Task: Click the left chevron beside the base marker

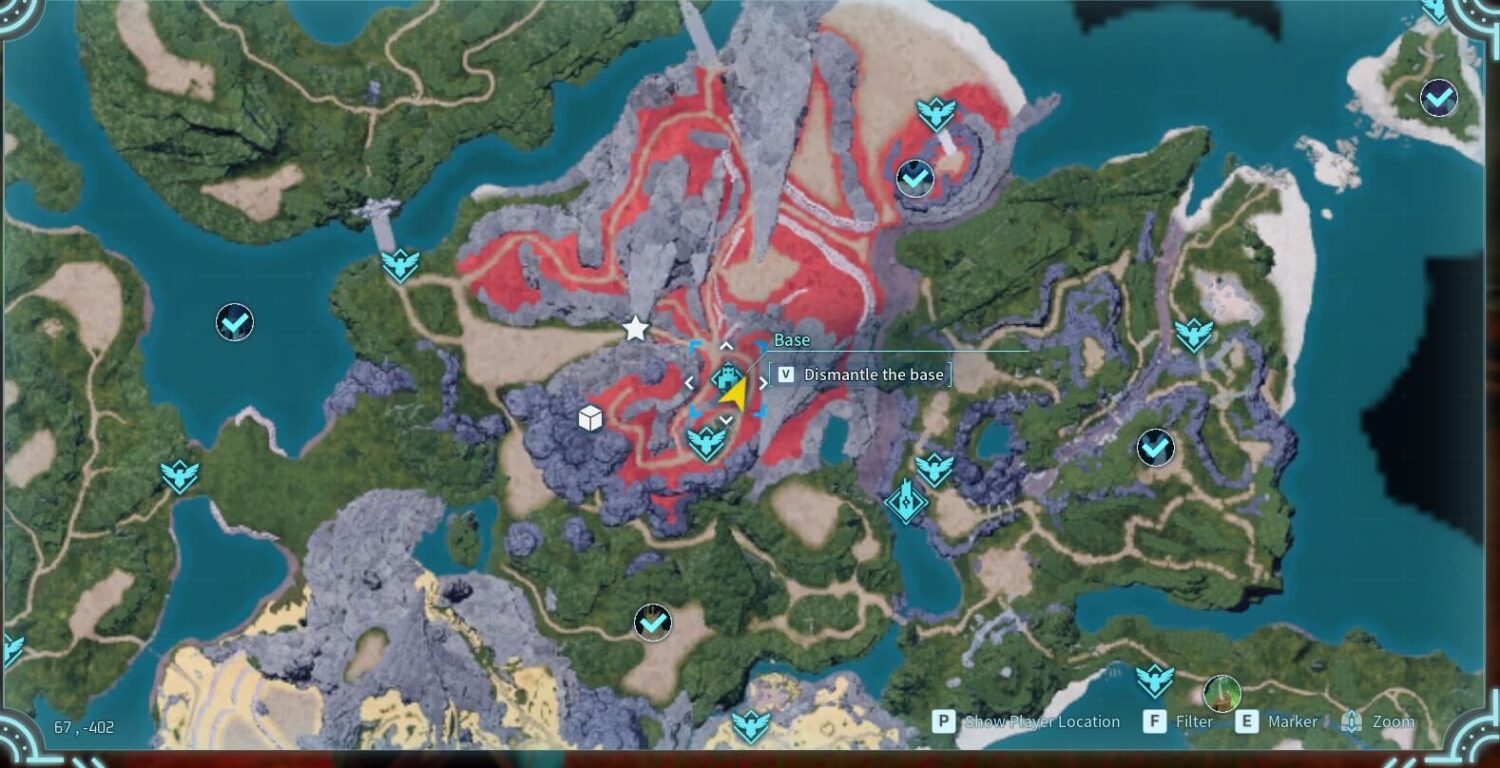Action: [691, 381]
